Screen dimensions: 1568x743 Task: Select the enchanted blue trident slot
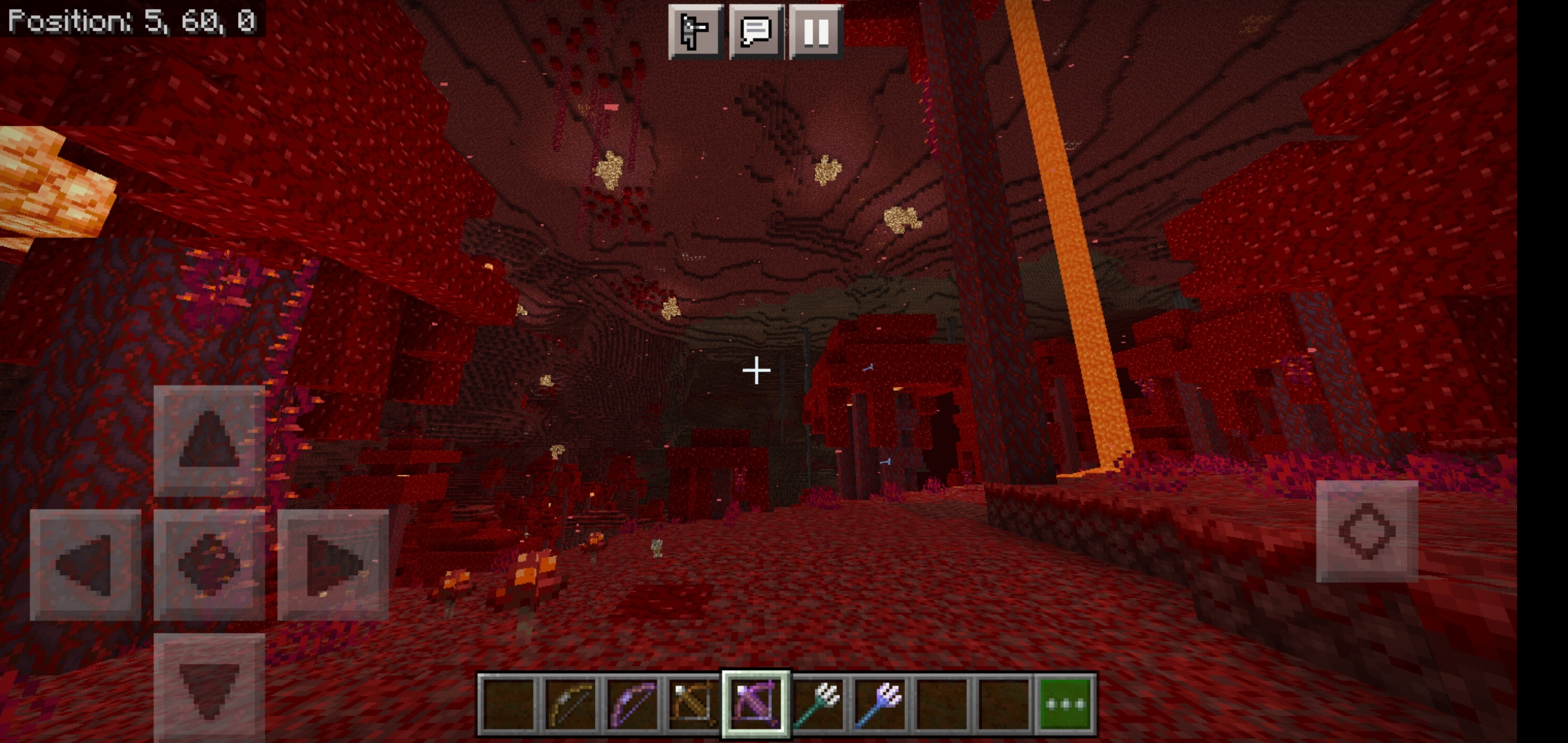[x=880, y=704]
